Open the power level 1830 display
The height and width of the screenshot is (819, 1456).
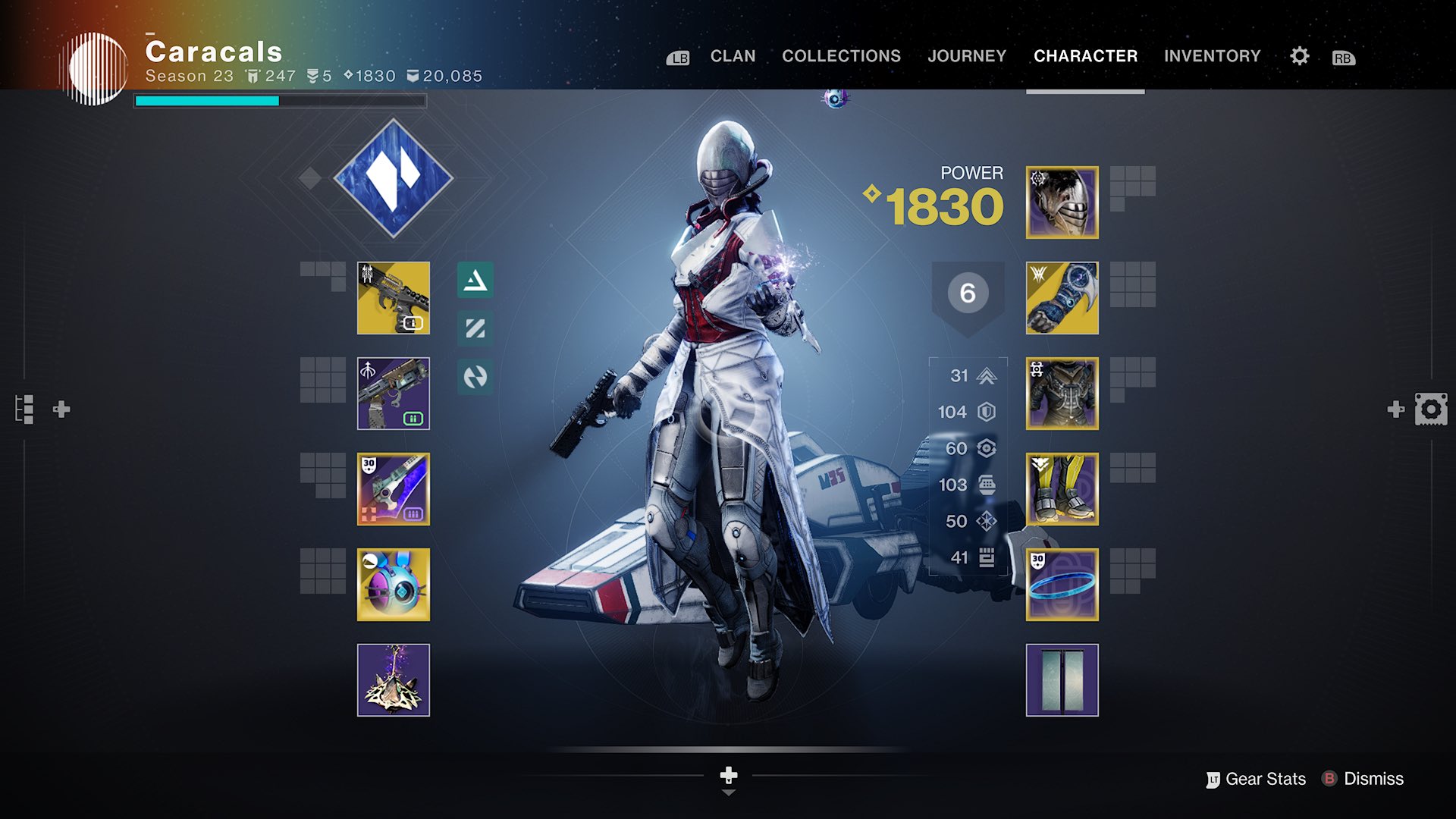[943, 206]
